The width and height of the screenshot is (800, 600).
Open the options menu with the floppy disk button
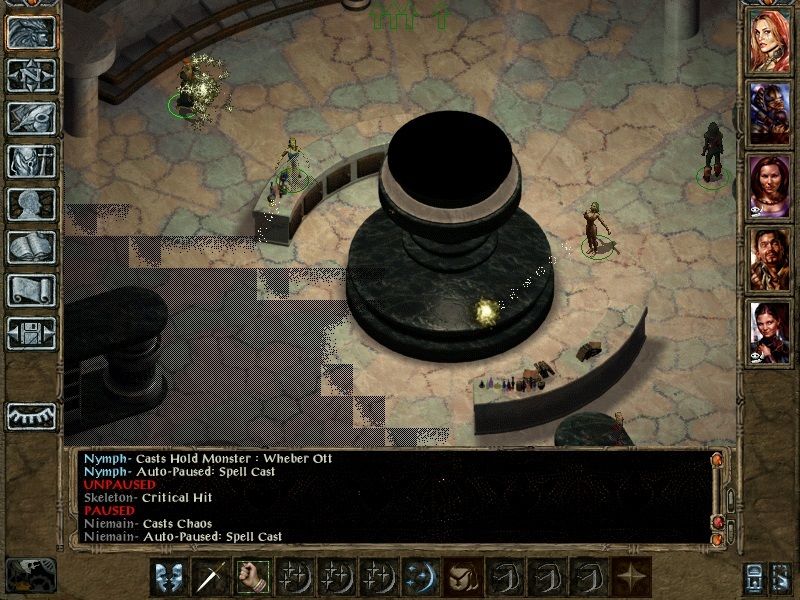tap(31, 333)
